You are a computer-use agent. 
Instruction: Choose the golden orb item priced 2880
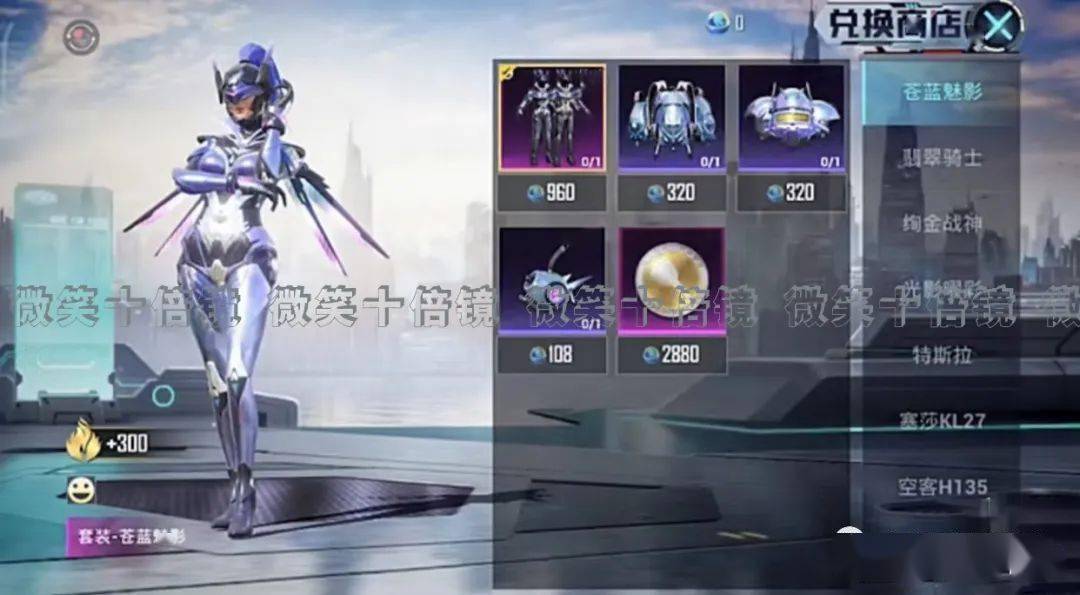[x=671, y=281]
